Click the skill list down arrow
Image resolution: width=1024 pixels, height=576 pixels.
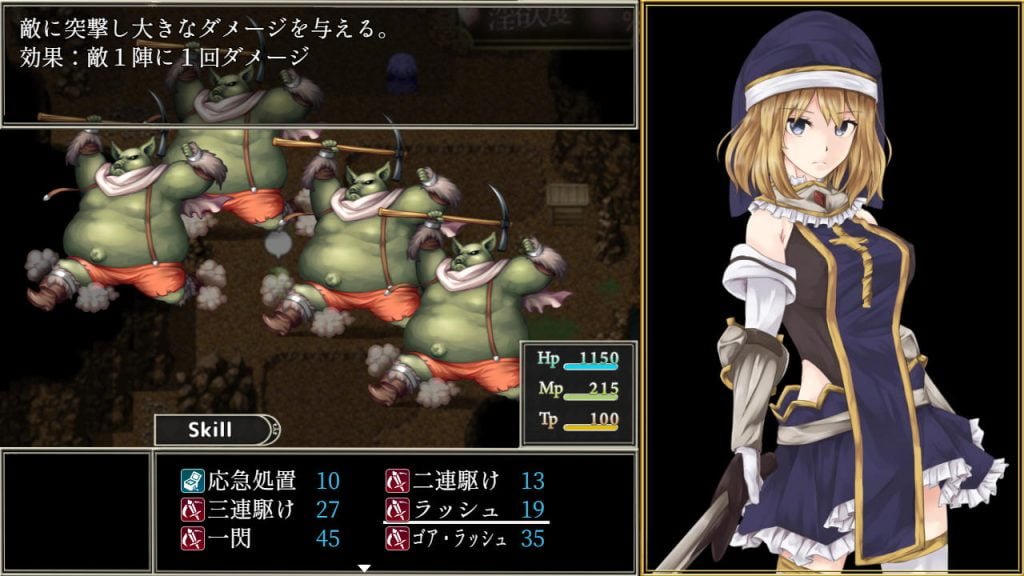[365, 568]
